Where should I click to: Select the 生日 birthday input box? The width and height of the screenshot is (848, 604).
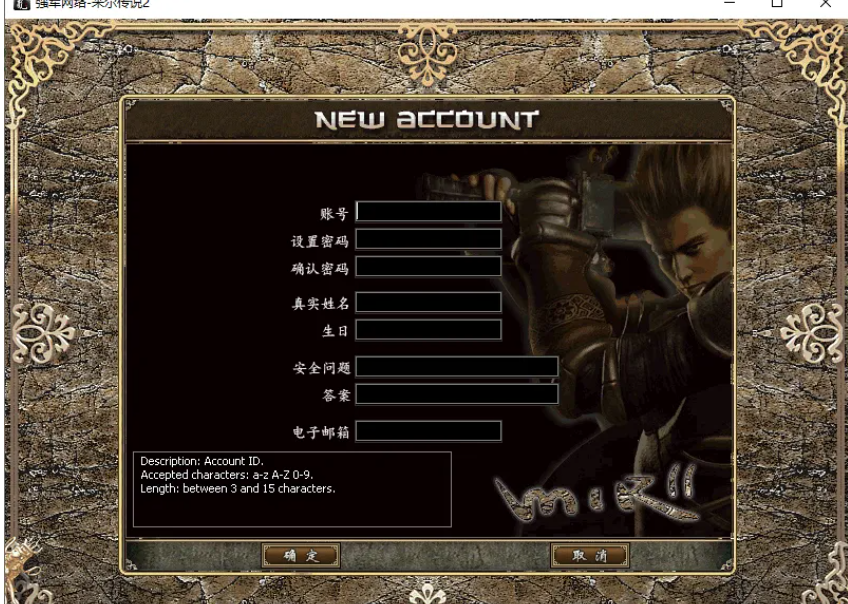click(x=428, y=329)
